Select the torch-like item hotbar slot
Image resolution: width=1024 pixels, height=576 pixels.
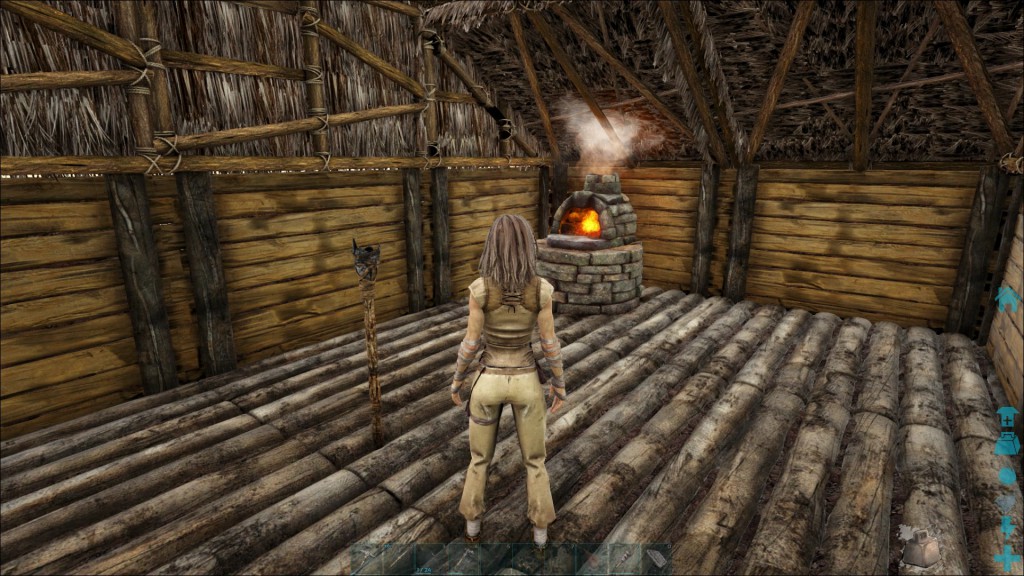[624, 560]
